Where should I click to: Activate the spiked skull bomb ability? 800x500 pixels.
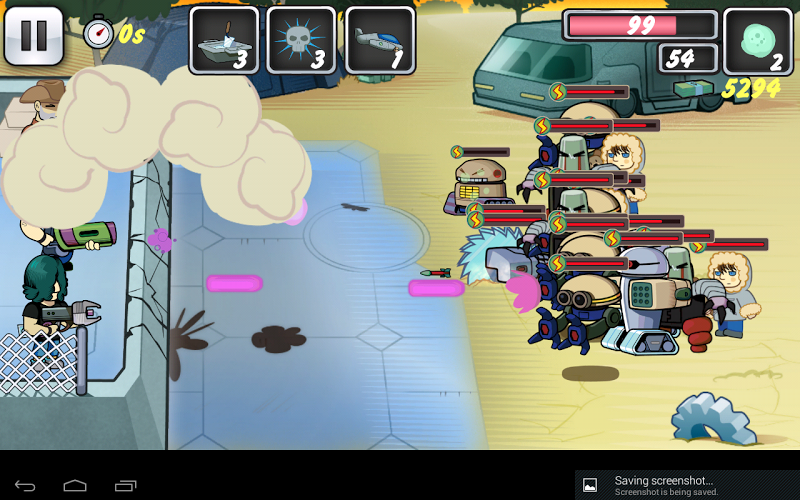pyautogui.click(x=301, y=40)
